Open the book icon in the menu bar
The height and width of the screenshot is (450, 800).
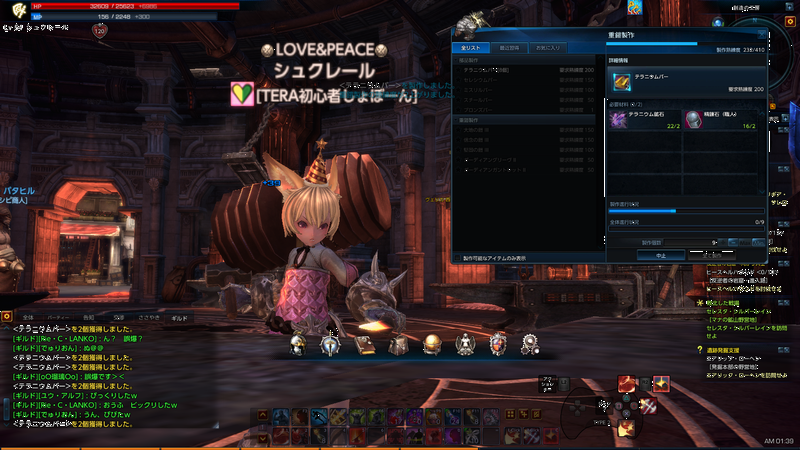click(364, 345)
